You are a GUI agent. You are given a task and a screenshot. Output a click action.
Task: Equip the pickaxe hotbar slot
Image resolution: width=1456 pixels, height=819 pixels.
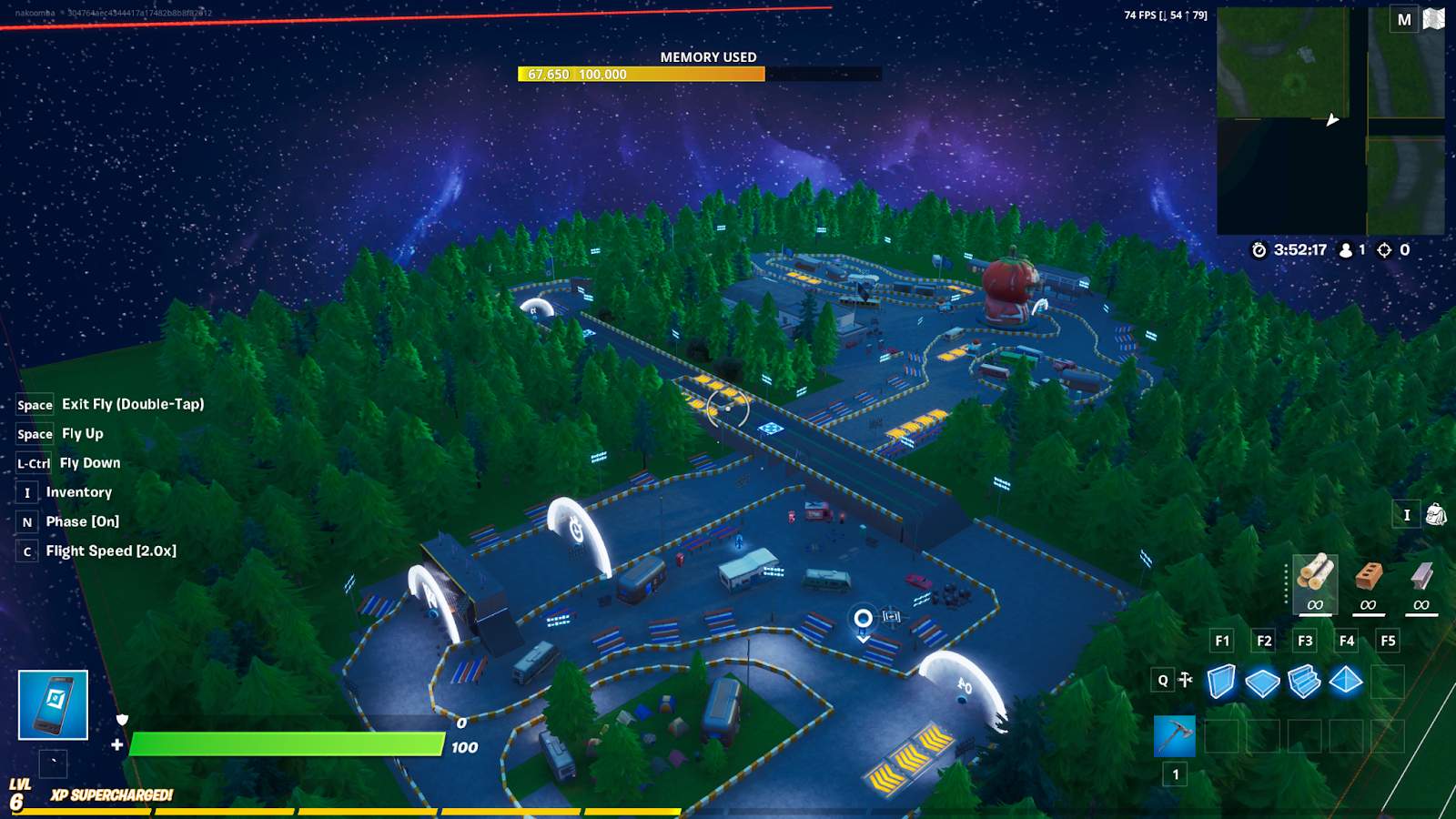1175,736
